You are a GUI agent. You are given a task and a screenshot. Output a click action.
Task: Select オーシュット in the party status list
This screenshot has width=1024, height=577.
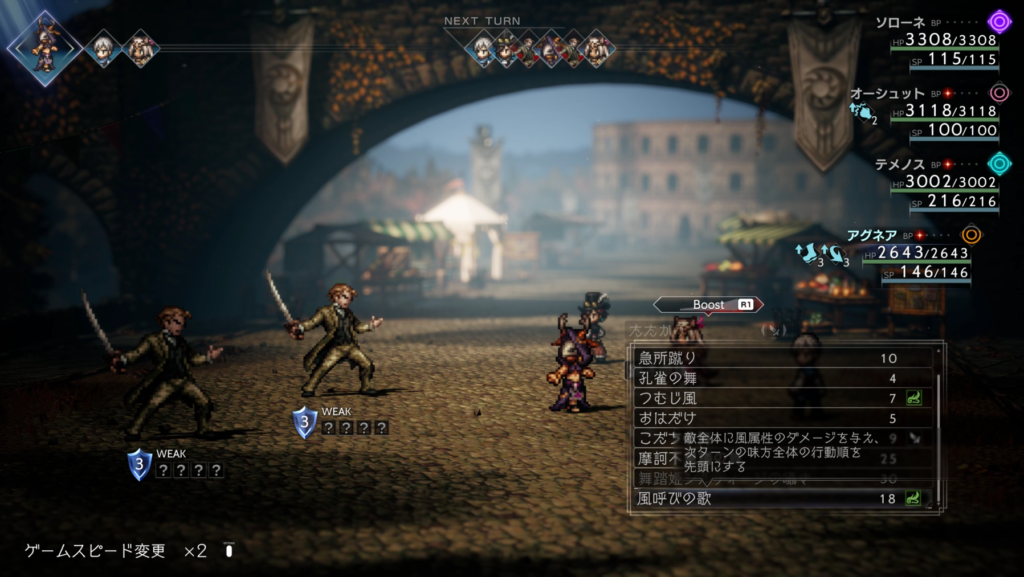point(886,93)
